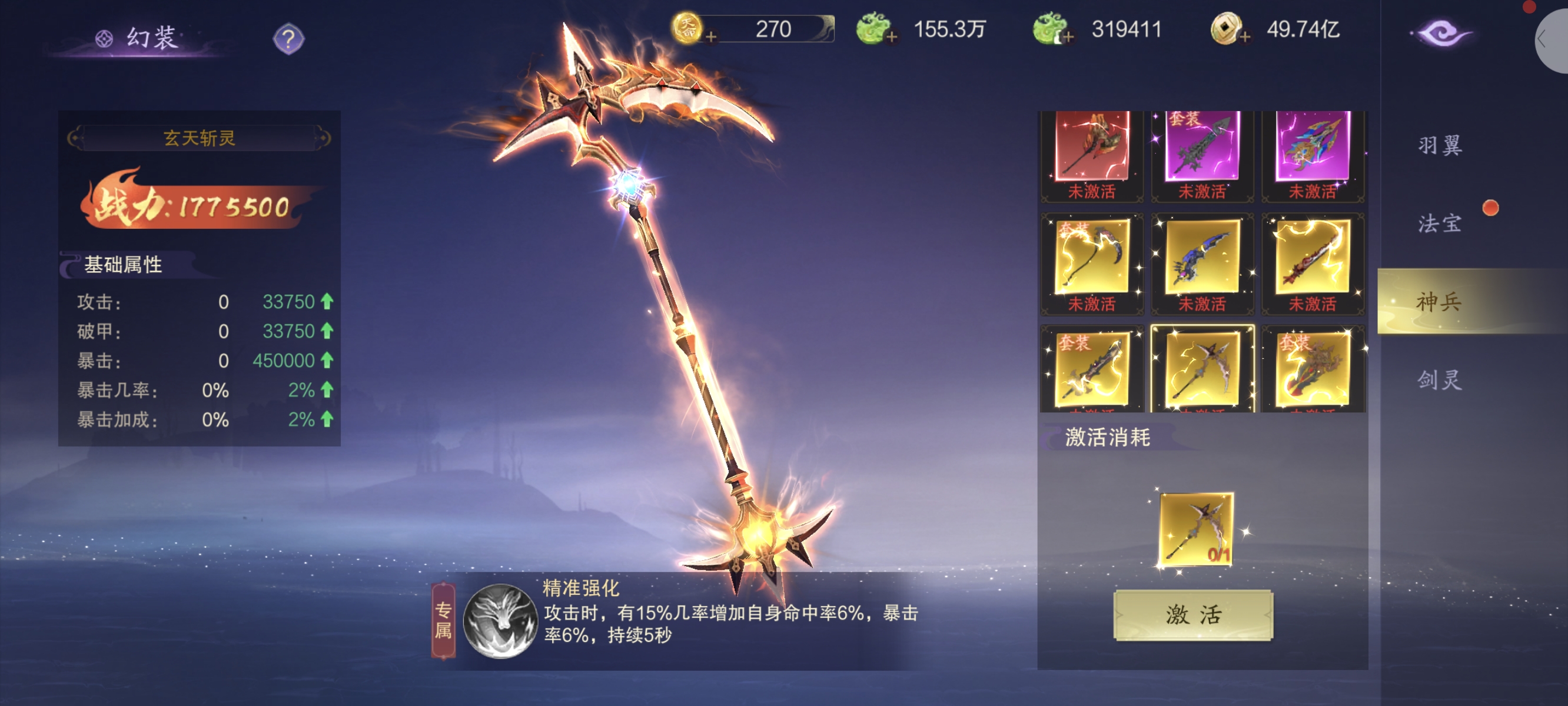Switch to the 羽翼 wings tab

click(1439, 146)
